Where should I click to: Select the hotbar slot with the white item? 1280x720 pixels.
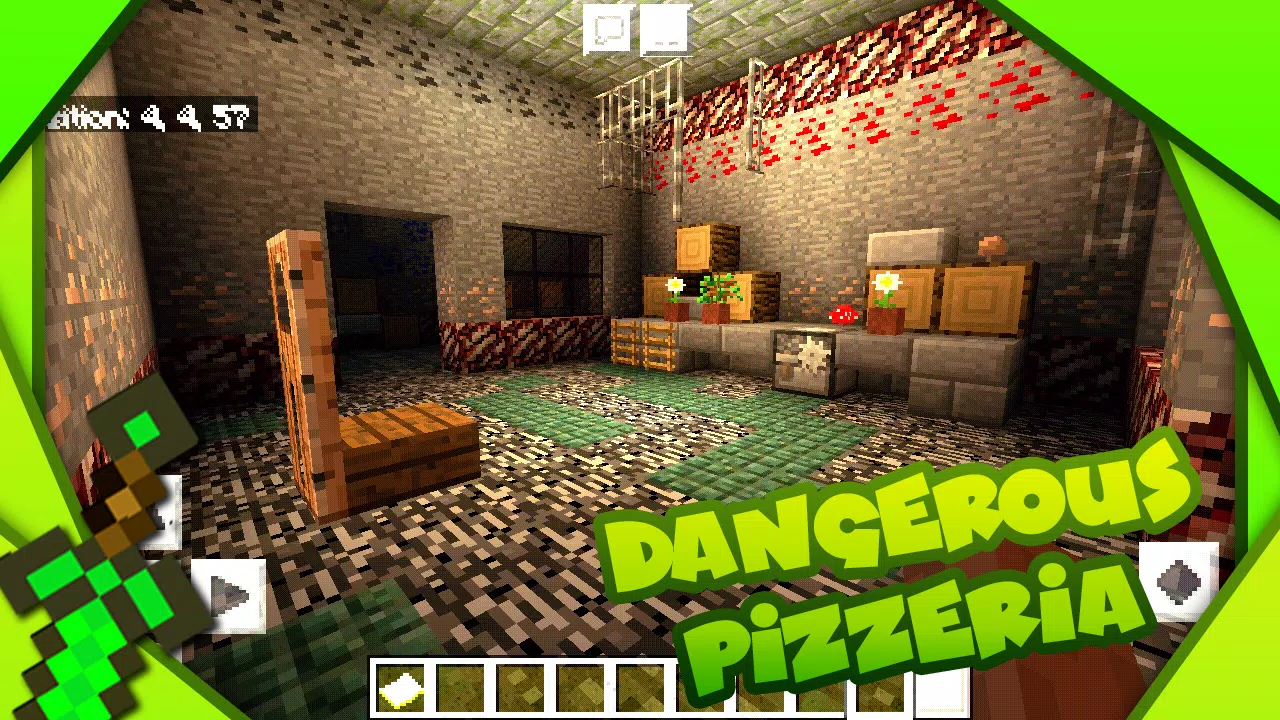click(x=401, y=688)
